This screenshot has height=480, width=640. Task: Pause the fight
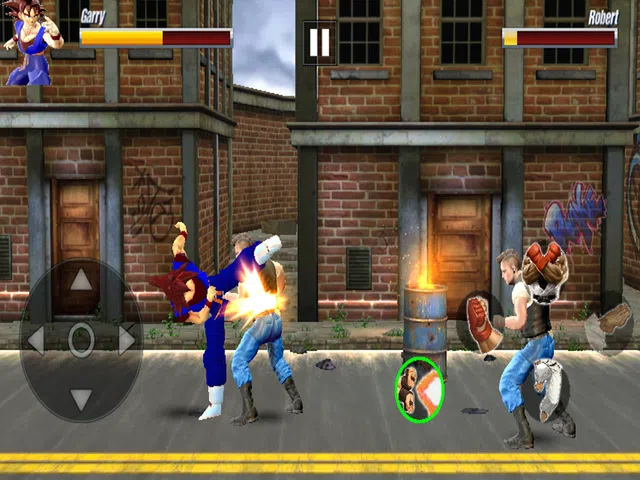coord(318,42)
